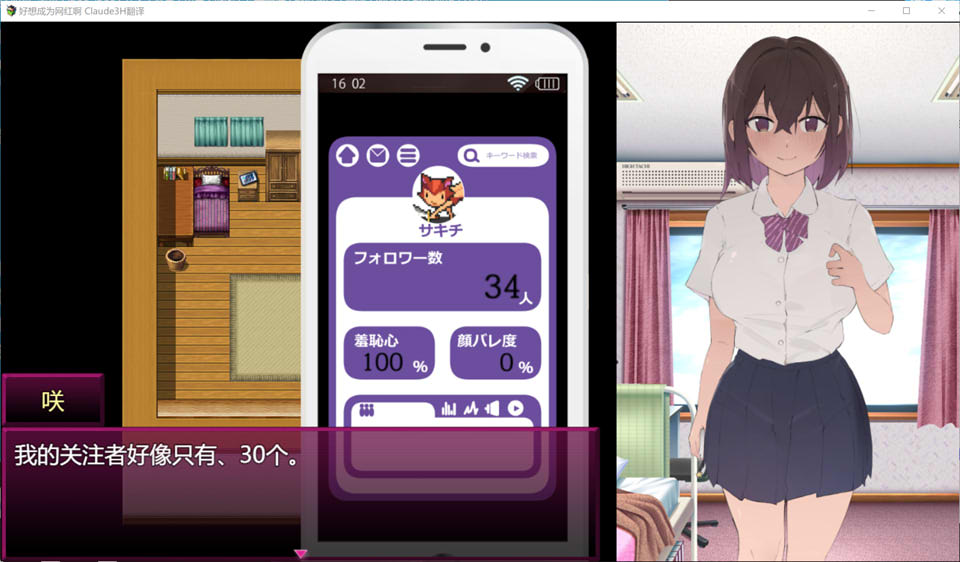Open the envelope mail icon
960x562 pixels.
click(377, 156)
